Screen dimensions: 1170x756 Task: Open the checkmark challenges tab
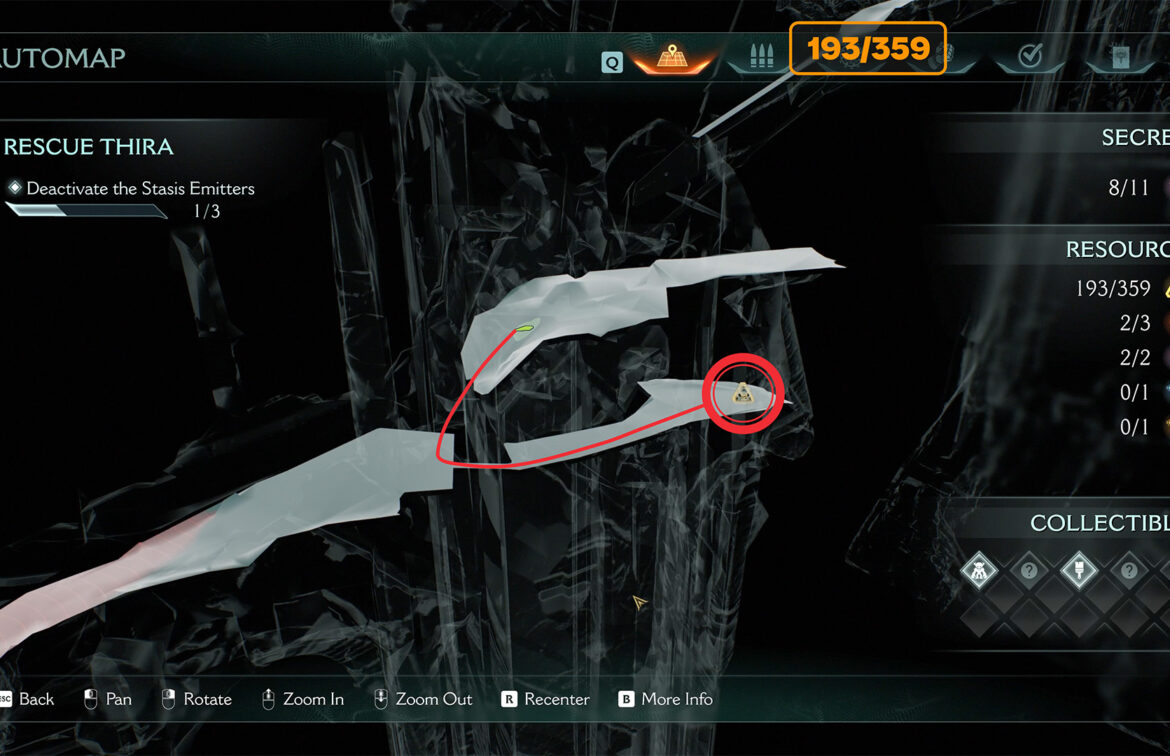(x=1030, y=57)
